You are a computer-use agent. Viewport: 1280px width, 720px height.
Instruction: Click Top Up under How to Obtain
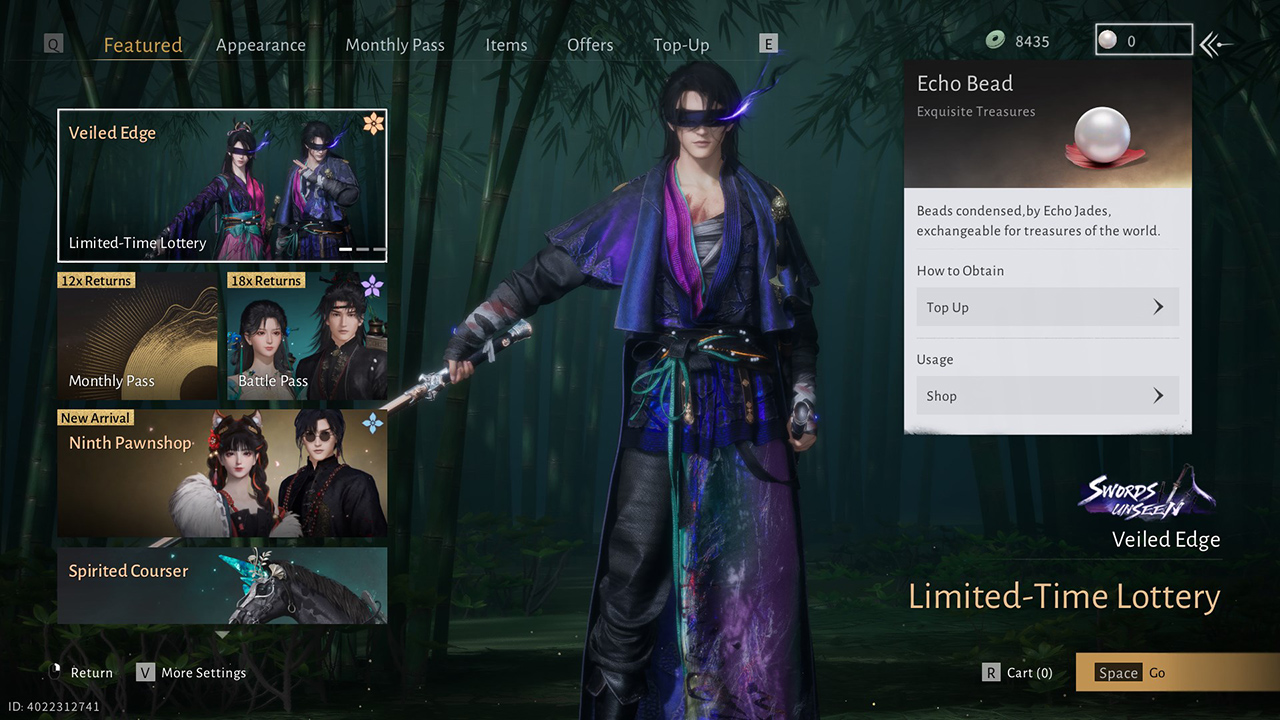1047,307
